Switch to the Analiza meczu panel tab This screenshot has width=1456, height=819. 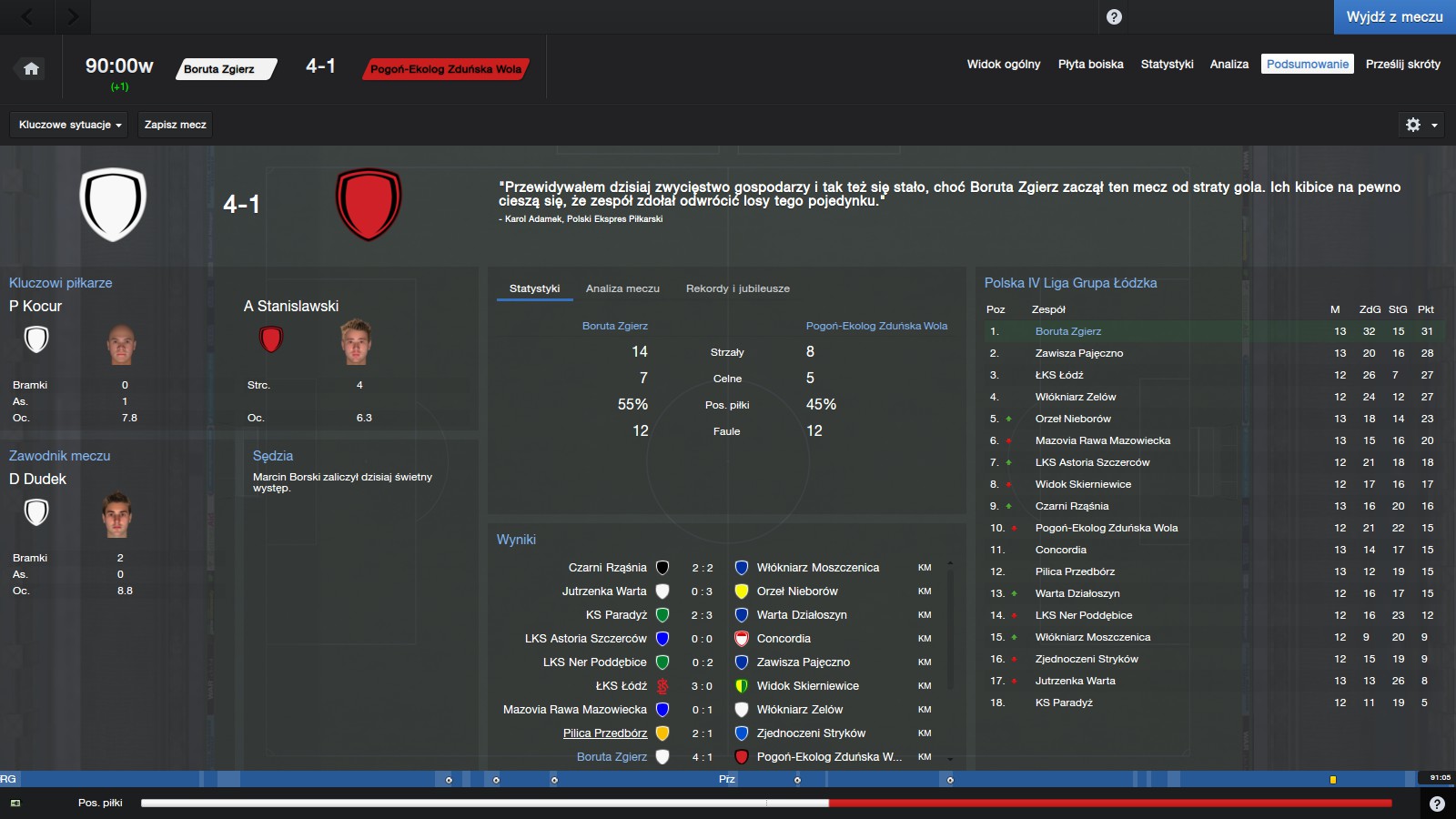coord(622,288)
